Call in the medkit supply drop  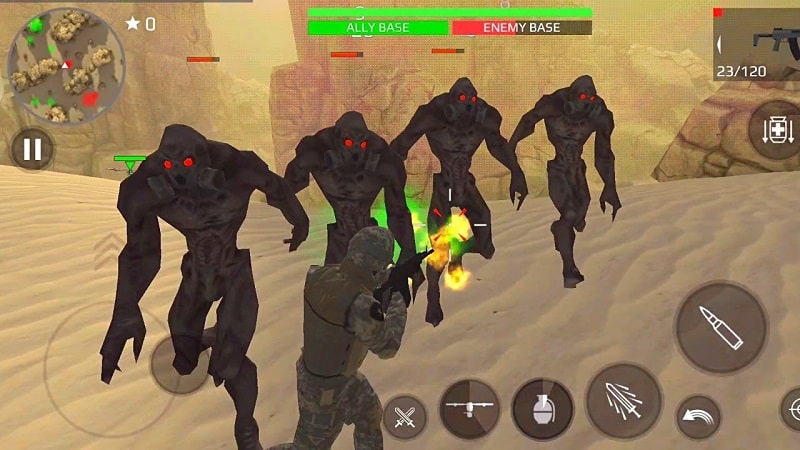click(x=776, y=131)
